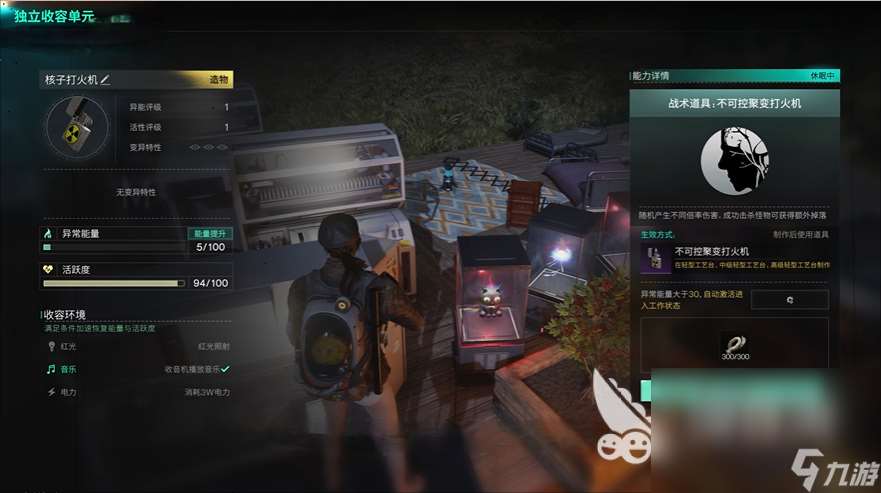The height and width of the screenshot is (493, 881).
Task: Toggle the auto-activate work state button
Action: click(x=789, y=300)
